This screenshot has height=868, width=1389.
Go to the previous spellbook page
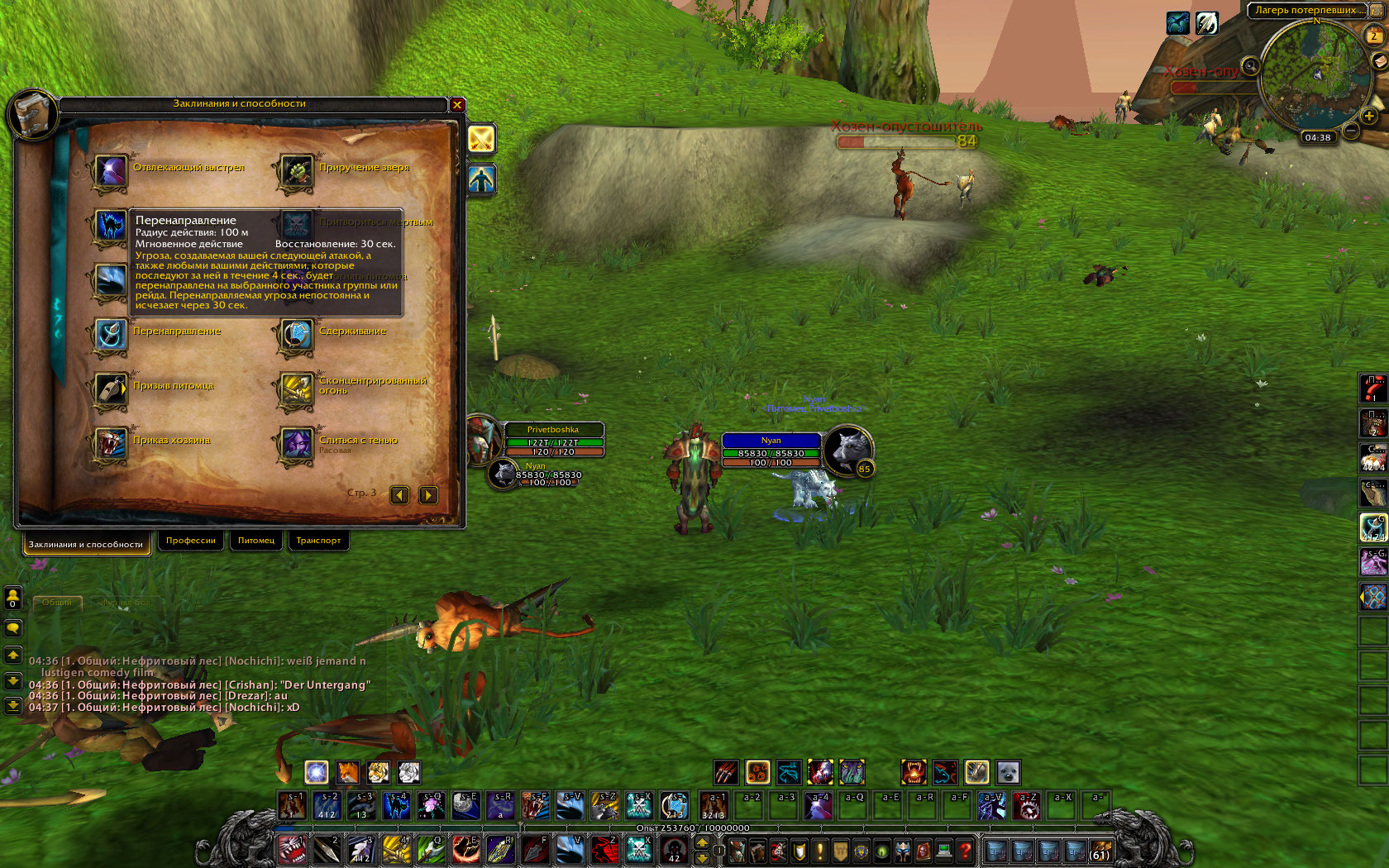(x=400, y=495)
